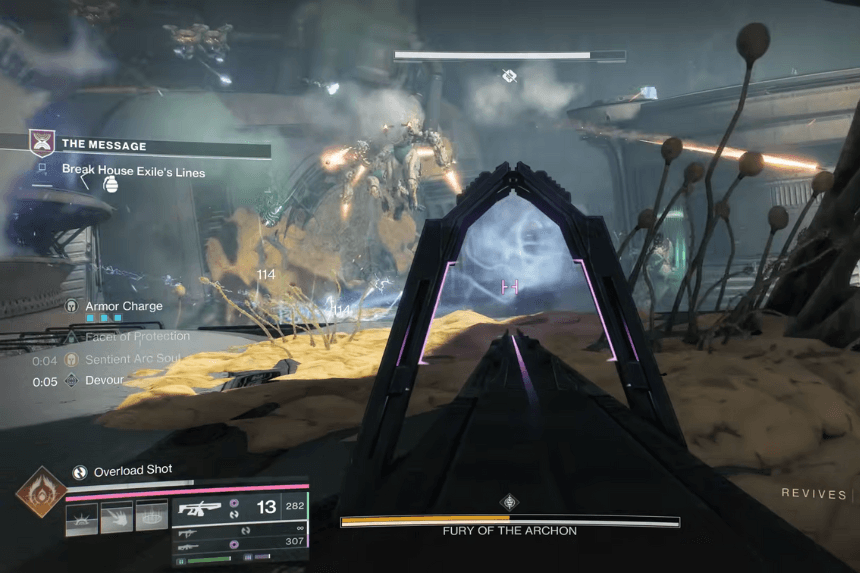860x573 pixels.
Task: Click the Facet of Protection buff icon
Action: tap(72, 337)
